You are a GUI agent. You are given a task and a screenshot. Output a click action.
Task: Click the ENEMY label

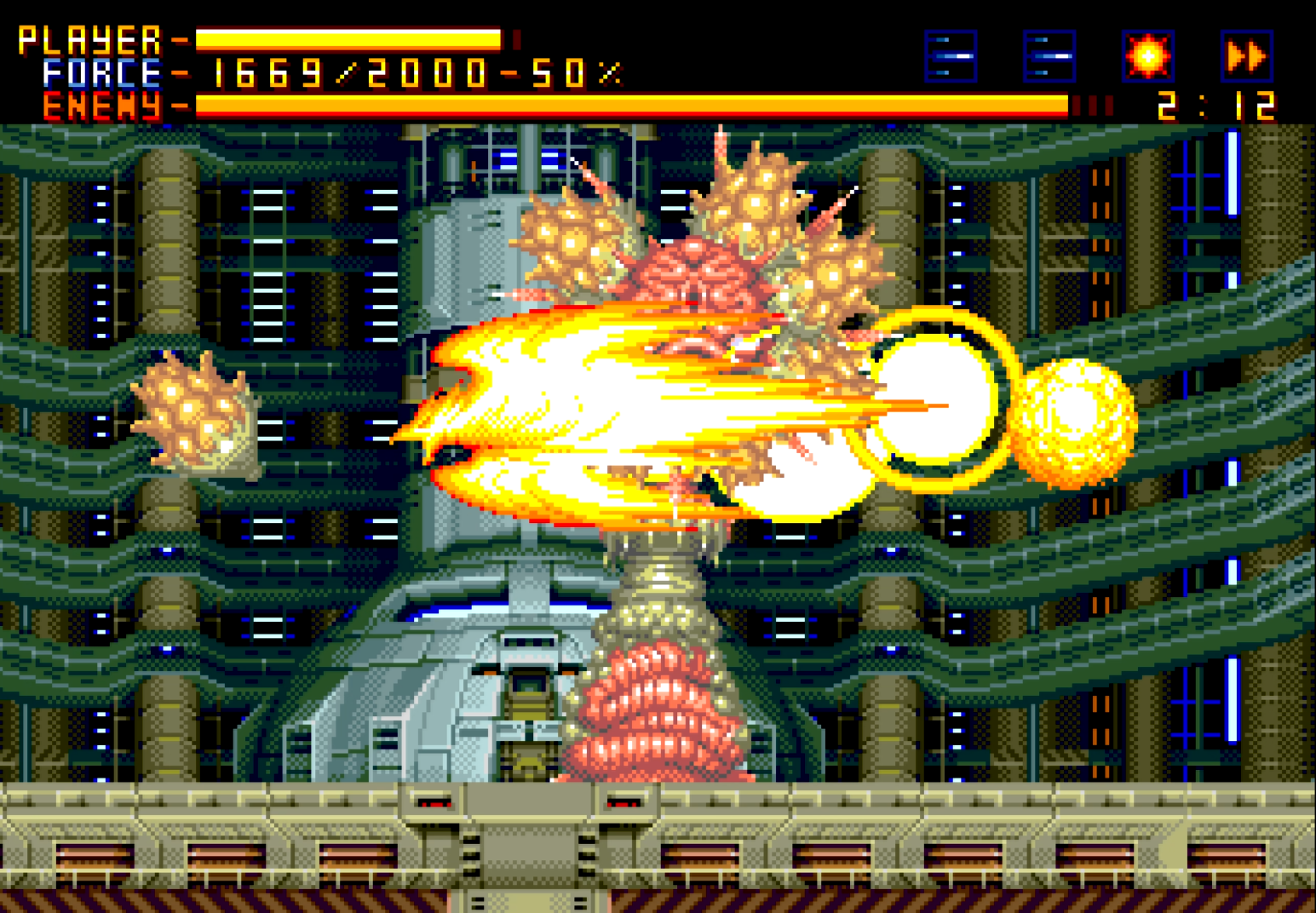click(x=102, y=104)
